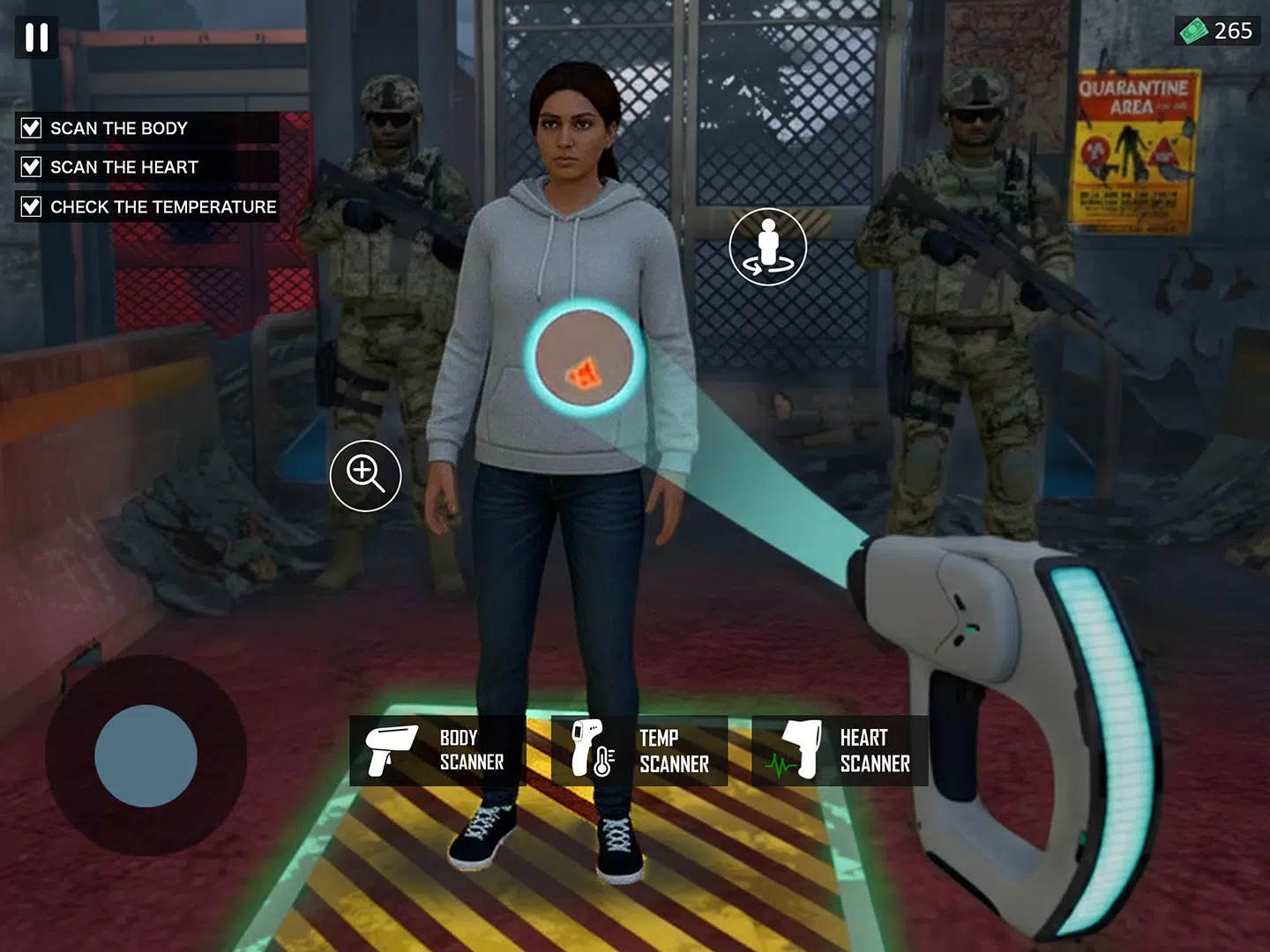Open the objectives checklist panel
This screenshot has width=1270, height=952.
(141, 167)
